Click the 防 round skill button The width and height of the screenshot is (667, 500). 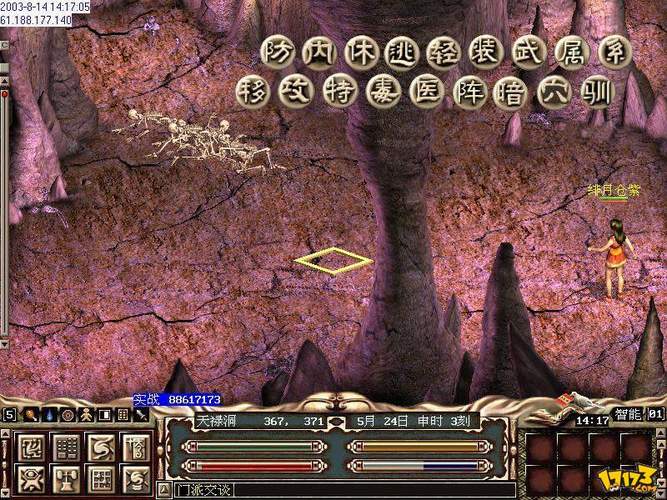tap(278, 53)
